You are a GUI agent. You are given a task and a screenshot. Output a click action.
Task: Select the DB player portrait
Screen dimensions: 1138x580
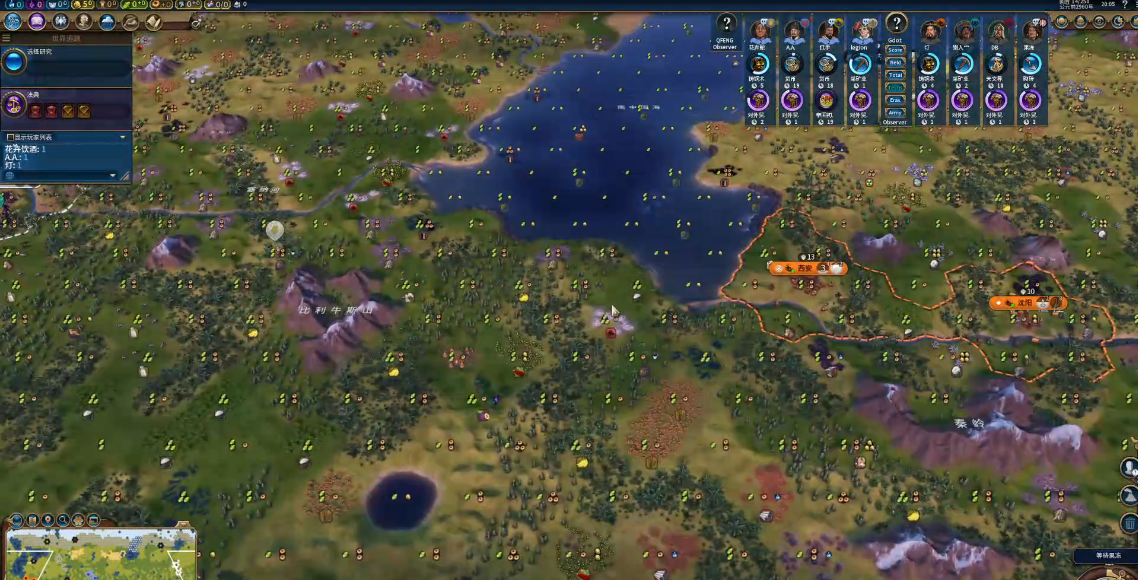tap(997, 31)
